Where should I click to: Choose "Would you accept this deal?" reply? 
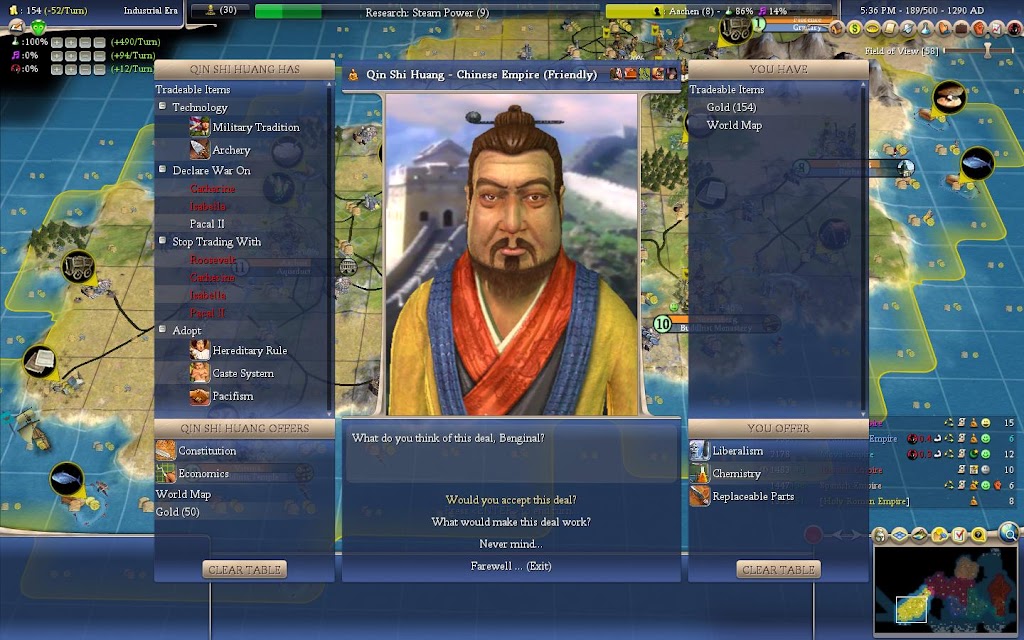pyautogui.click(x=511, y=500)
